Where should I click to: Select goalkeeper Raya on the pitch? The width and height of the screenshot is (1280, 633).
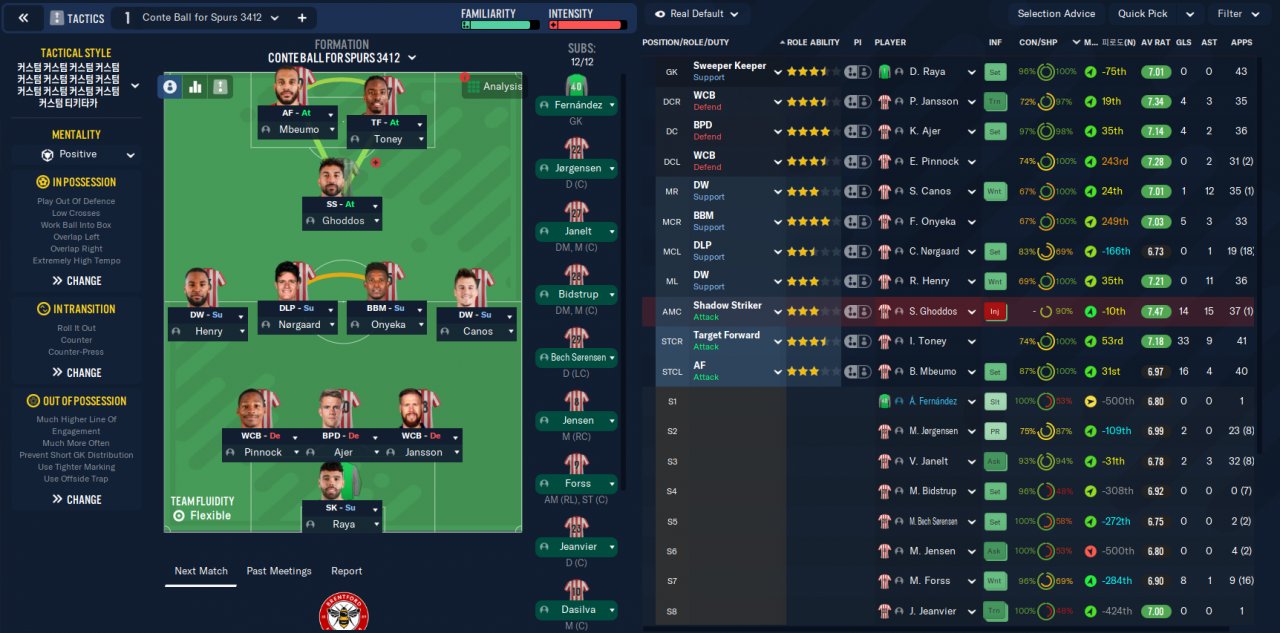342,524
